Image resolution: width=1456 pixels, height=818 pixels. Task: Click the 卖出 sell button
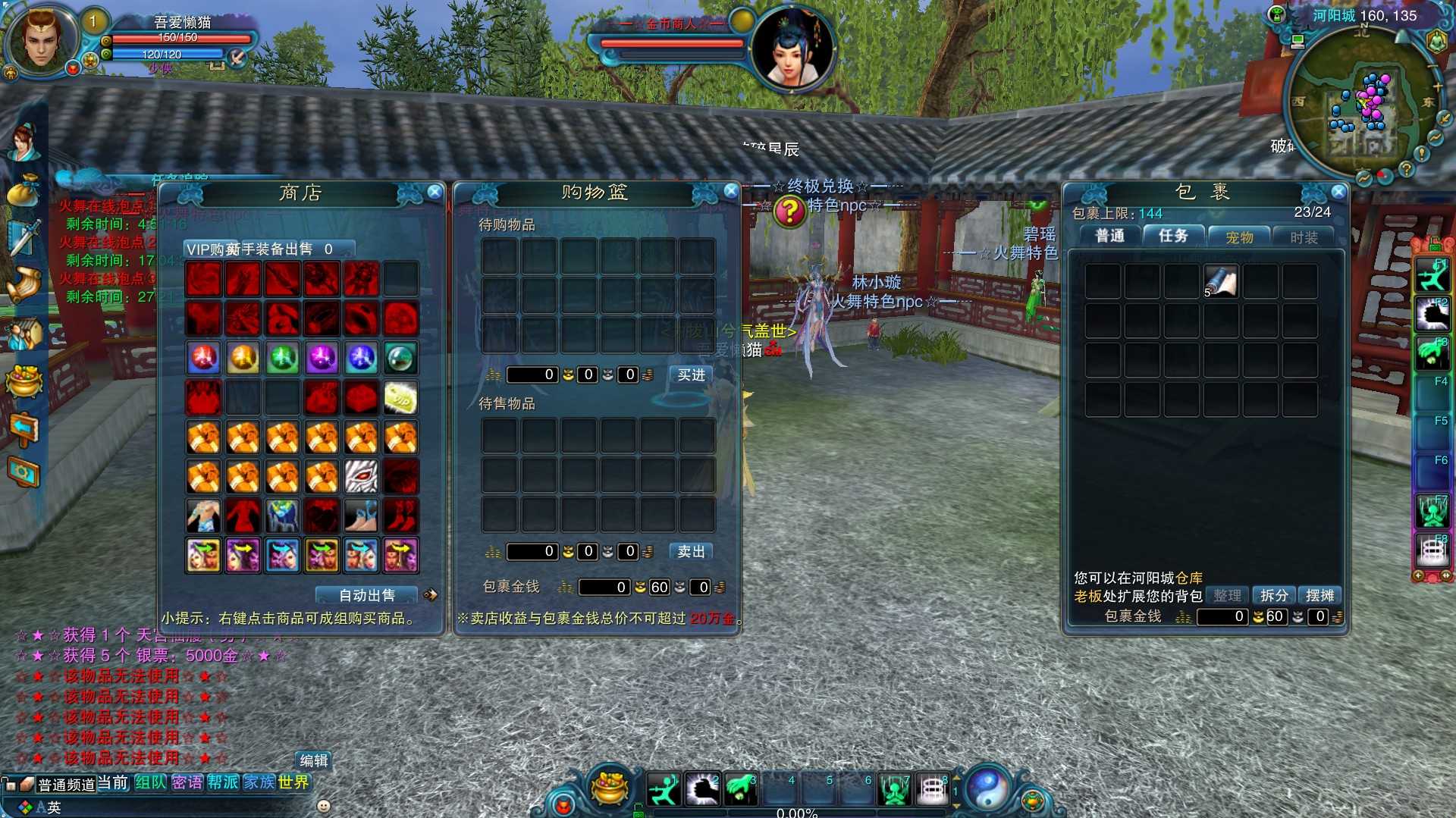(691, 552)
